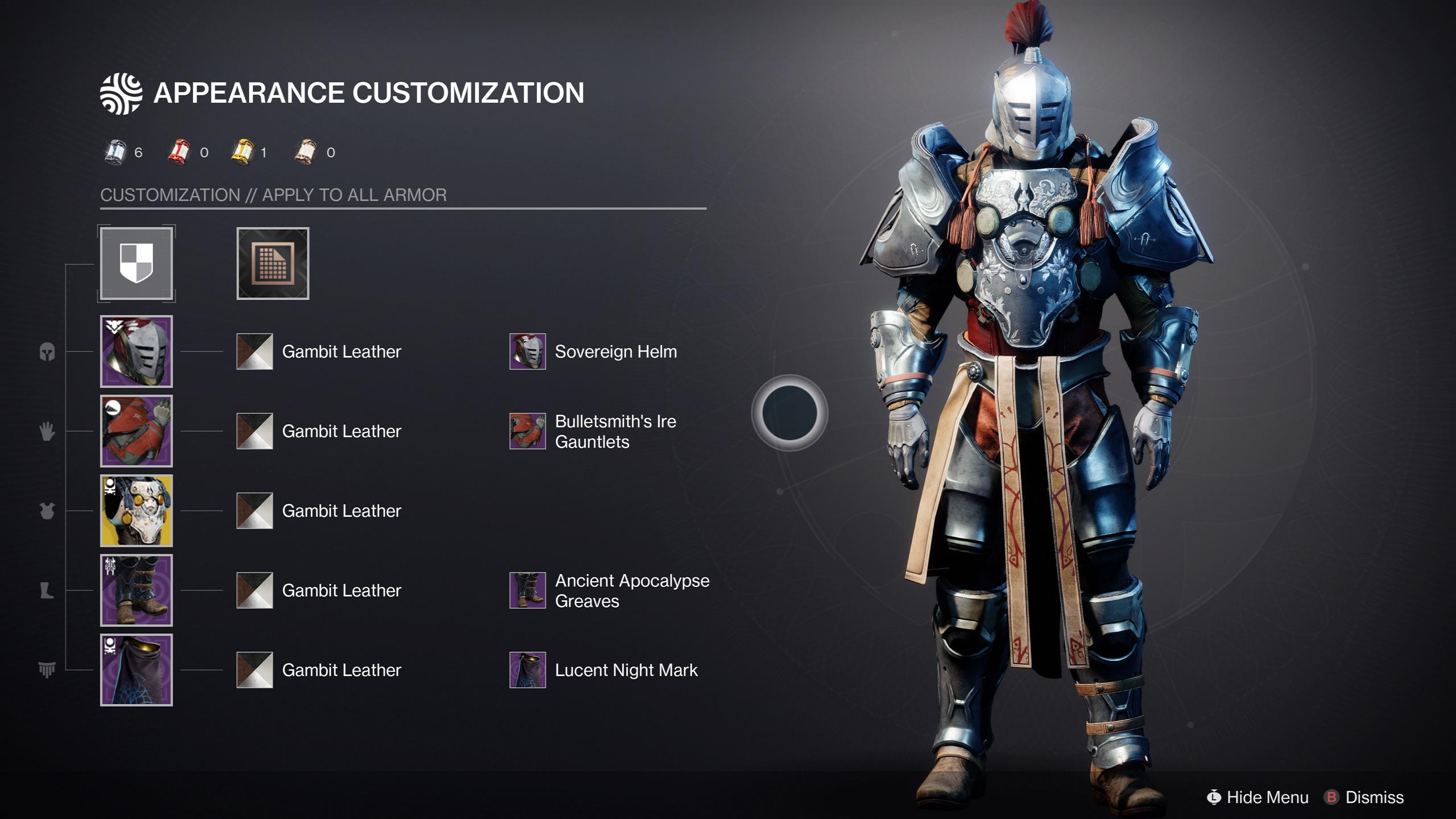Open the universal shader shield slot
The height and width of the screenshot is (819, 1456).
[x=136, y=263]
